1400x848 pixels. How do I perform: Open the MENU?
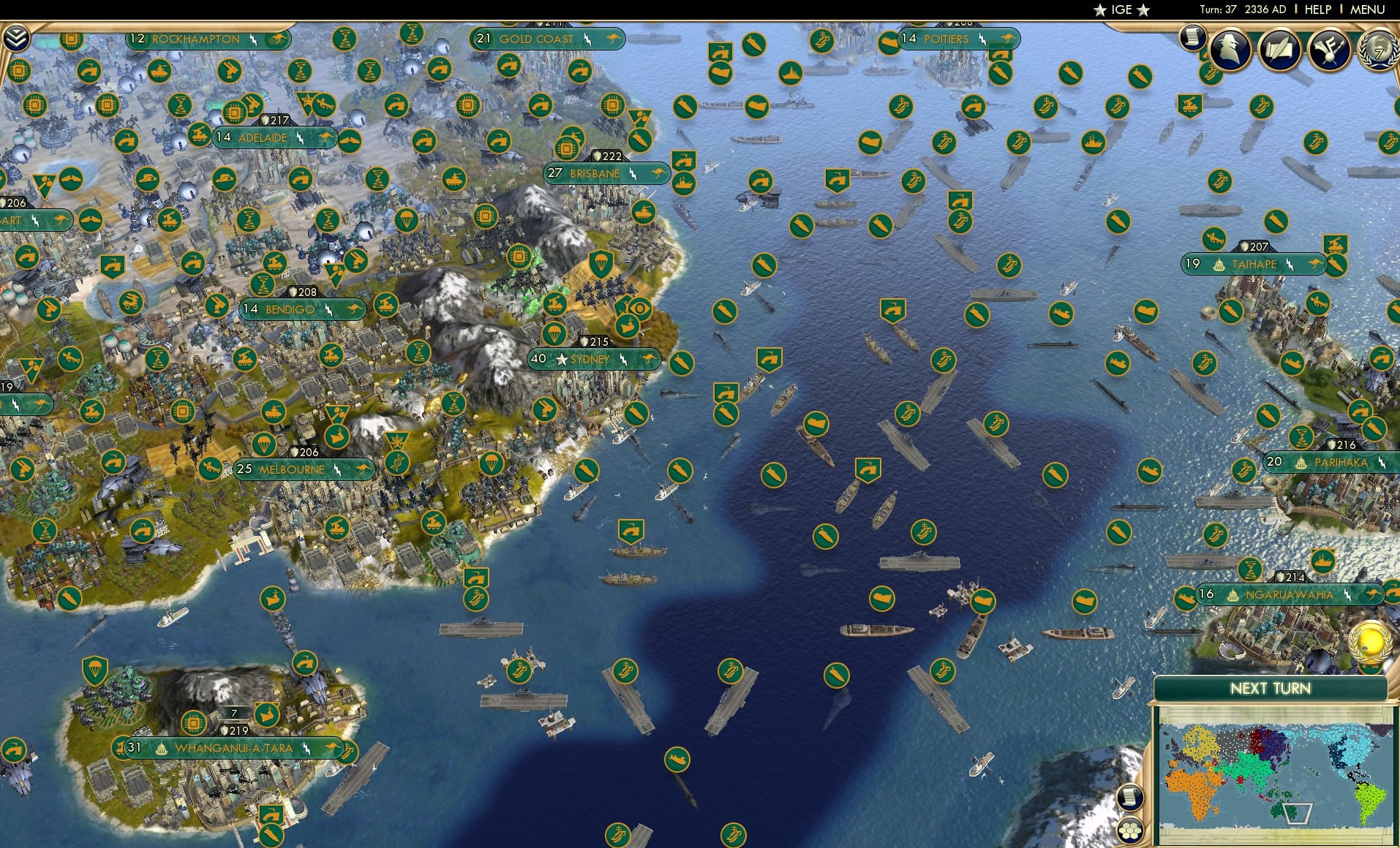click(x=1369, y=10)
